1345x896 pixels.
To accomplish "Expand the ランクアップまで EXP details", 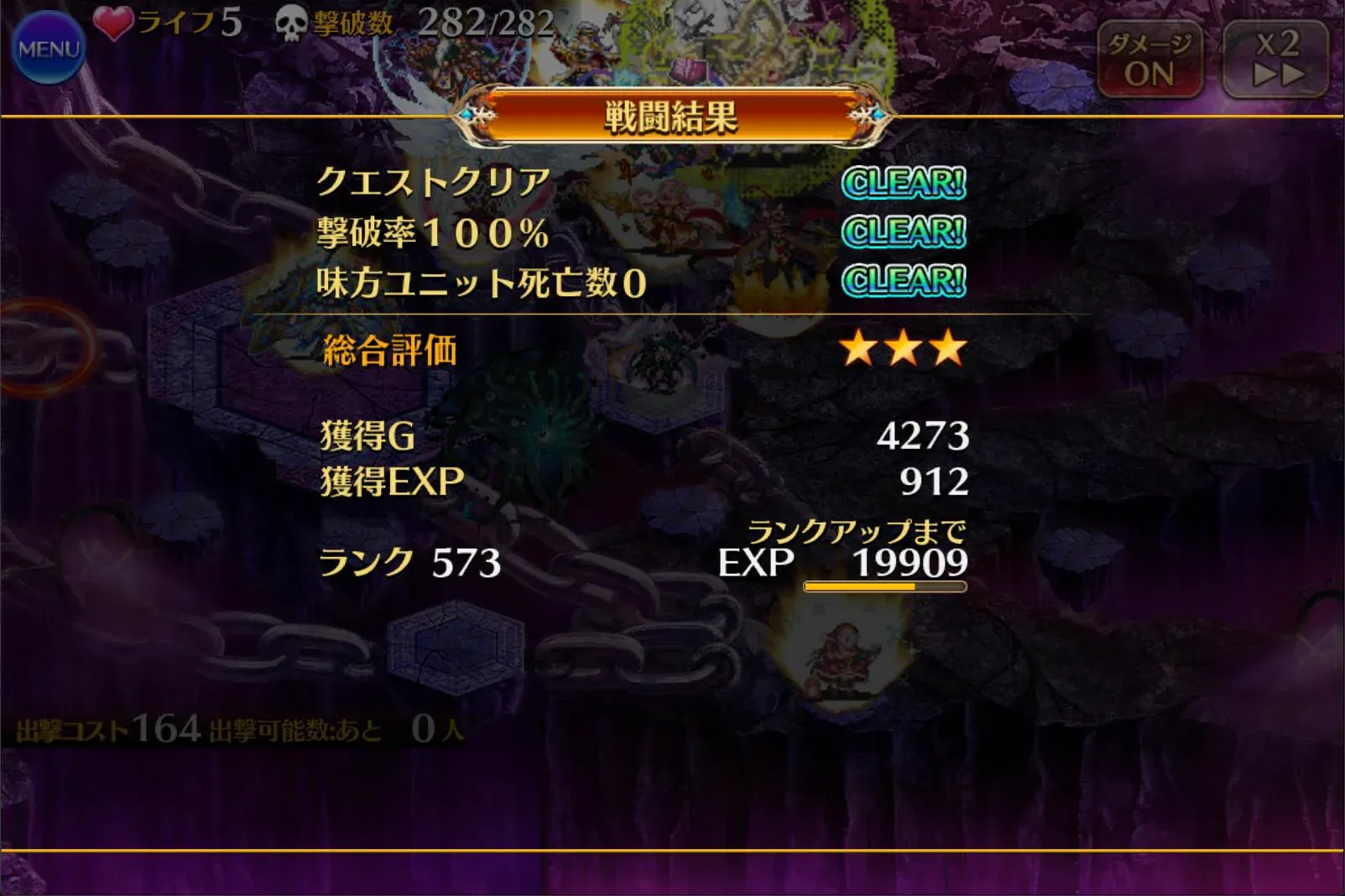I will pyautogui.click(x=860, y=531).
